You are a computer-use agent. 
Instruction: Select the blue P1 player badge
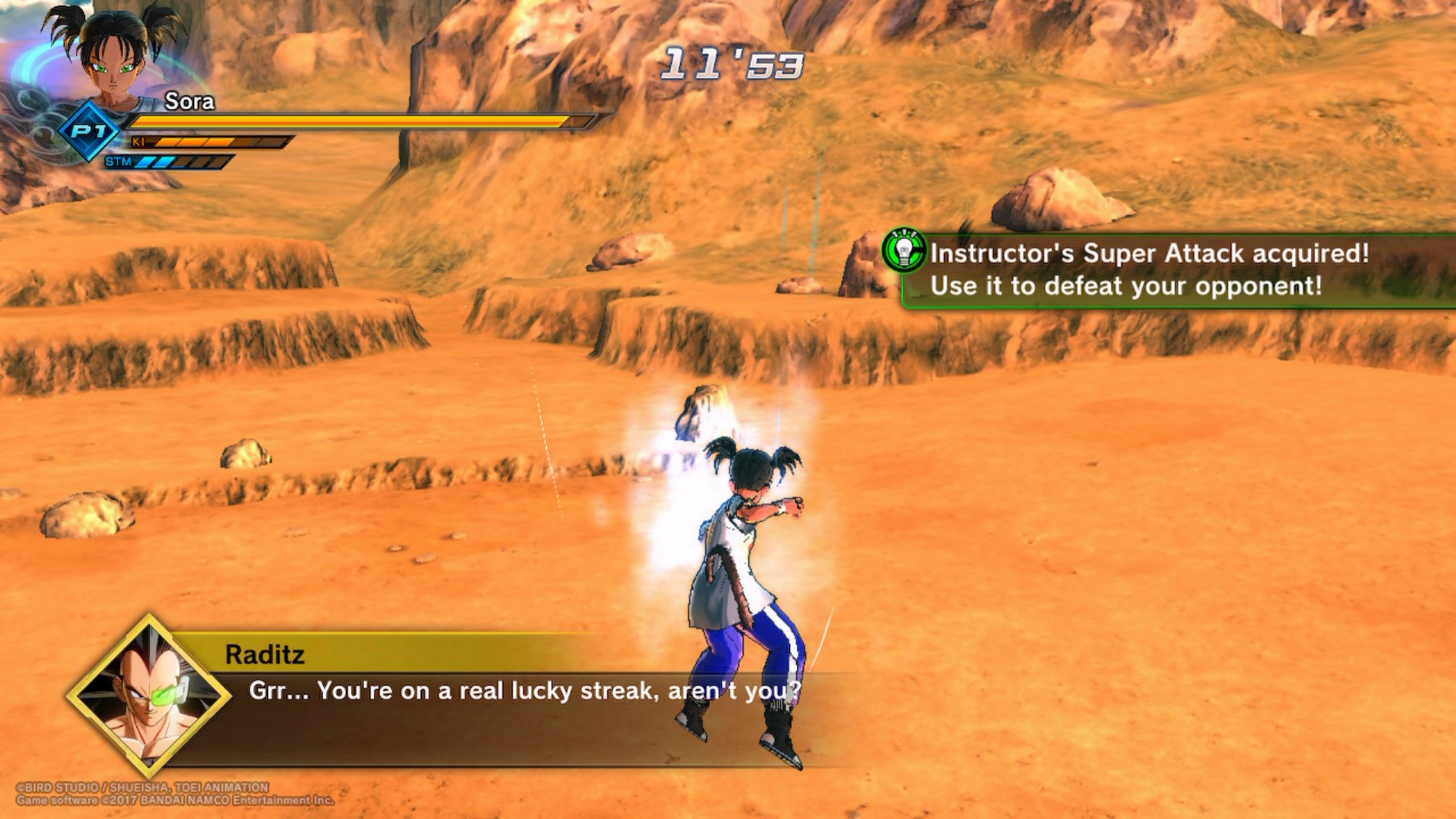click(x=89, y=131)
